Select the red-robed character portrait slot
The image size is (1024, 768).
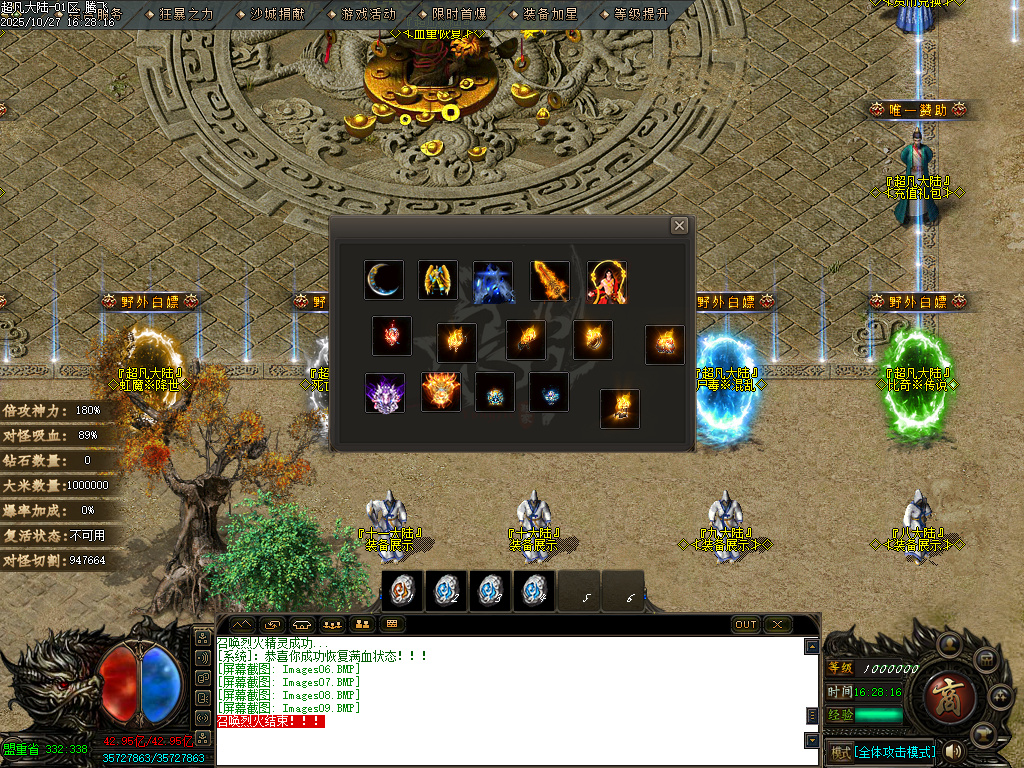(x=607, y=281)
